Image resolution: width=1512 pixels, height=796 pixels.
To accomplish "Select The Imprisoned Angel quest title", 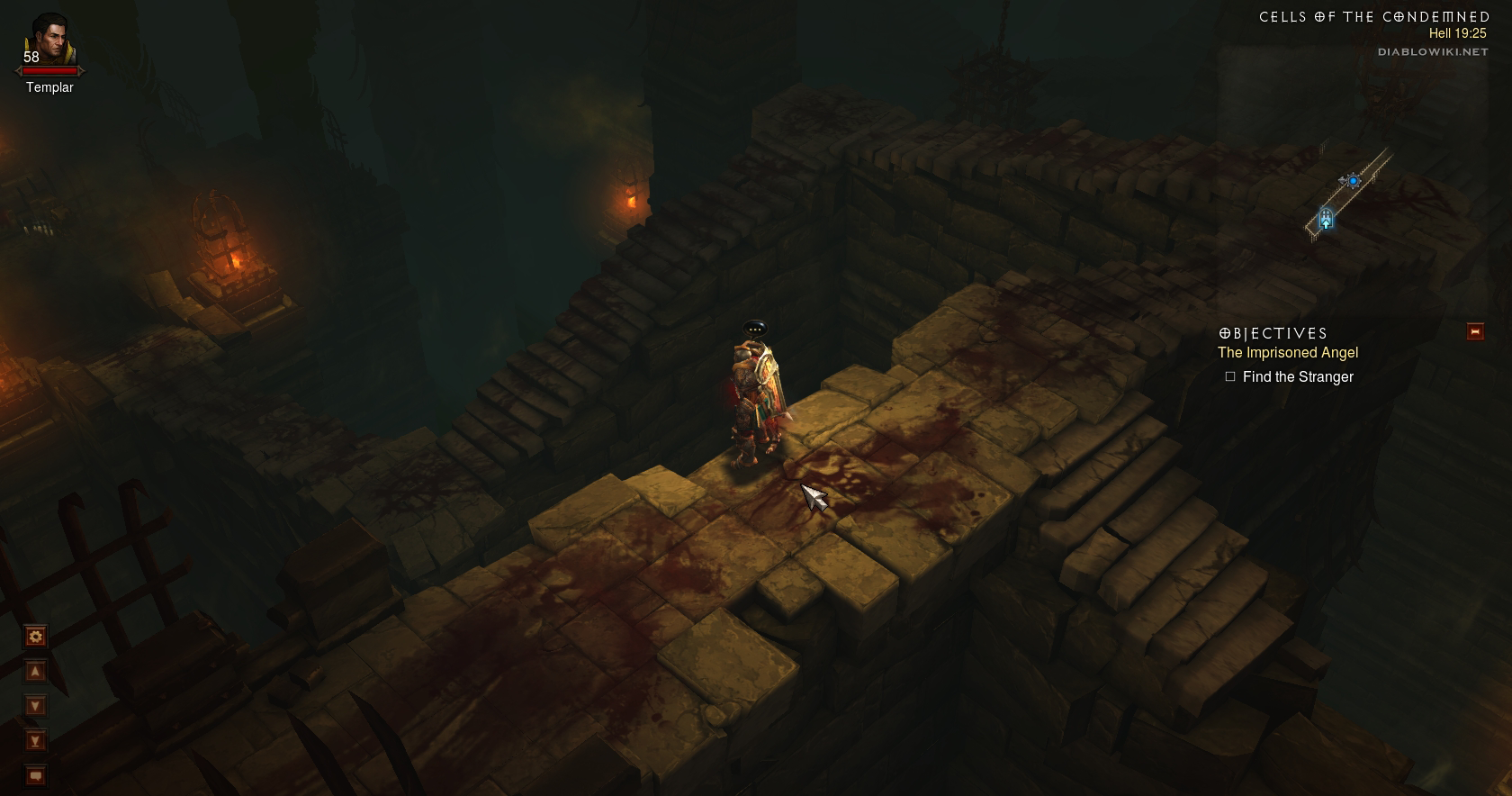I will coord(1287,353).
